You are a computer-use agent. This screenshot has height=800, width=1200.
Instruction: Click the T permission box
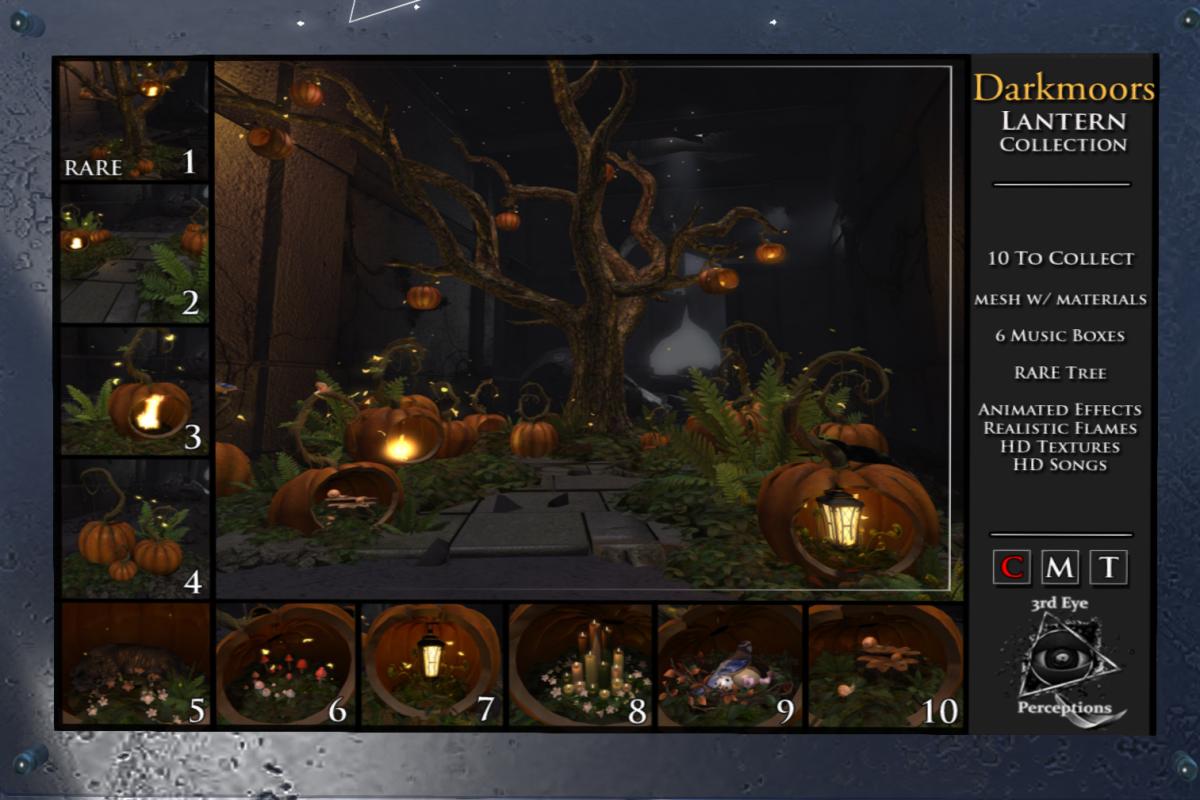1108,568
